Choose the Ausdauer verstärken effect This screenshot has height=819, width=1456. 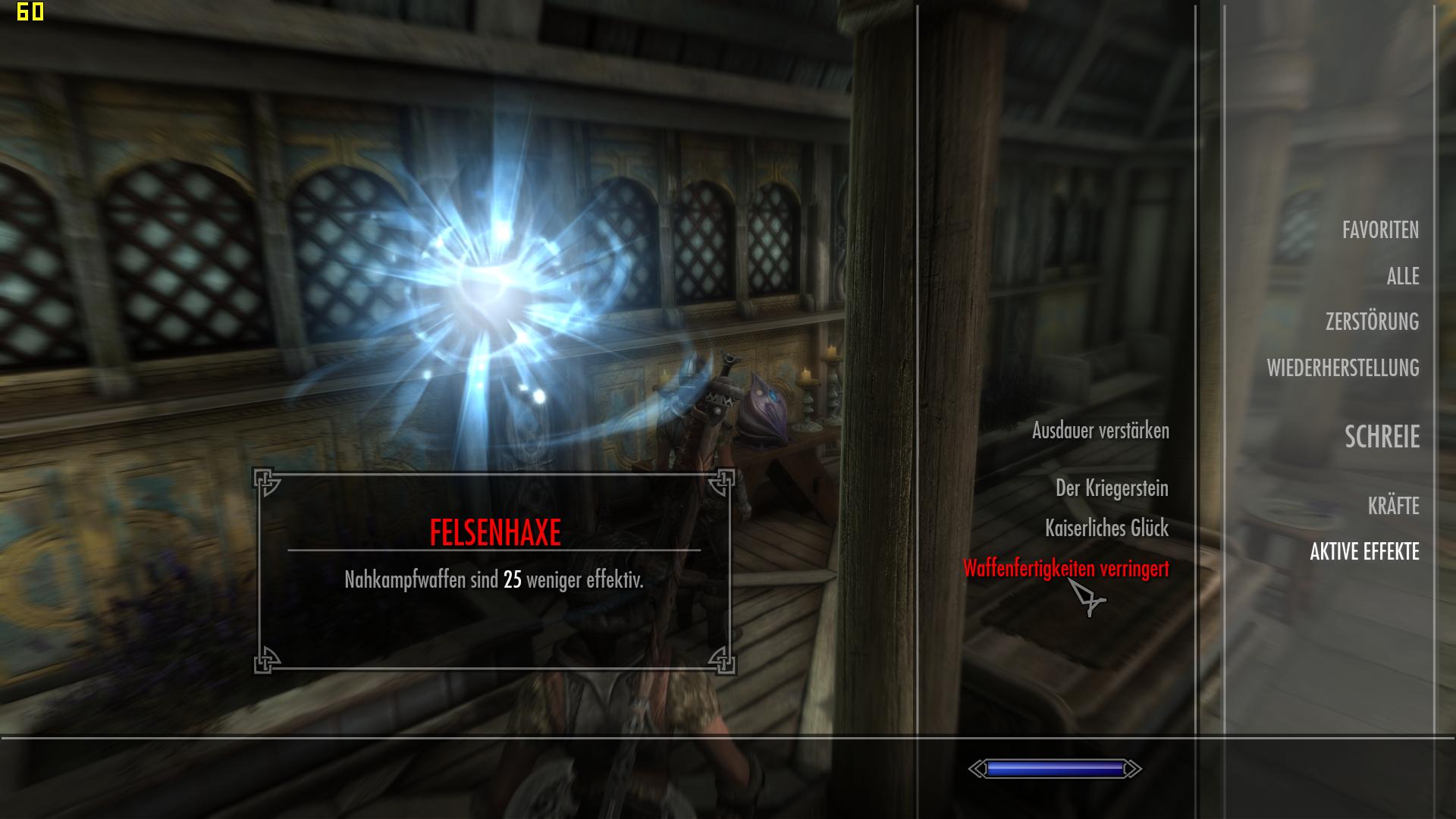click(1100, 431)
